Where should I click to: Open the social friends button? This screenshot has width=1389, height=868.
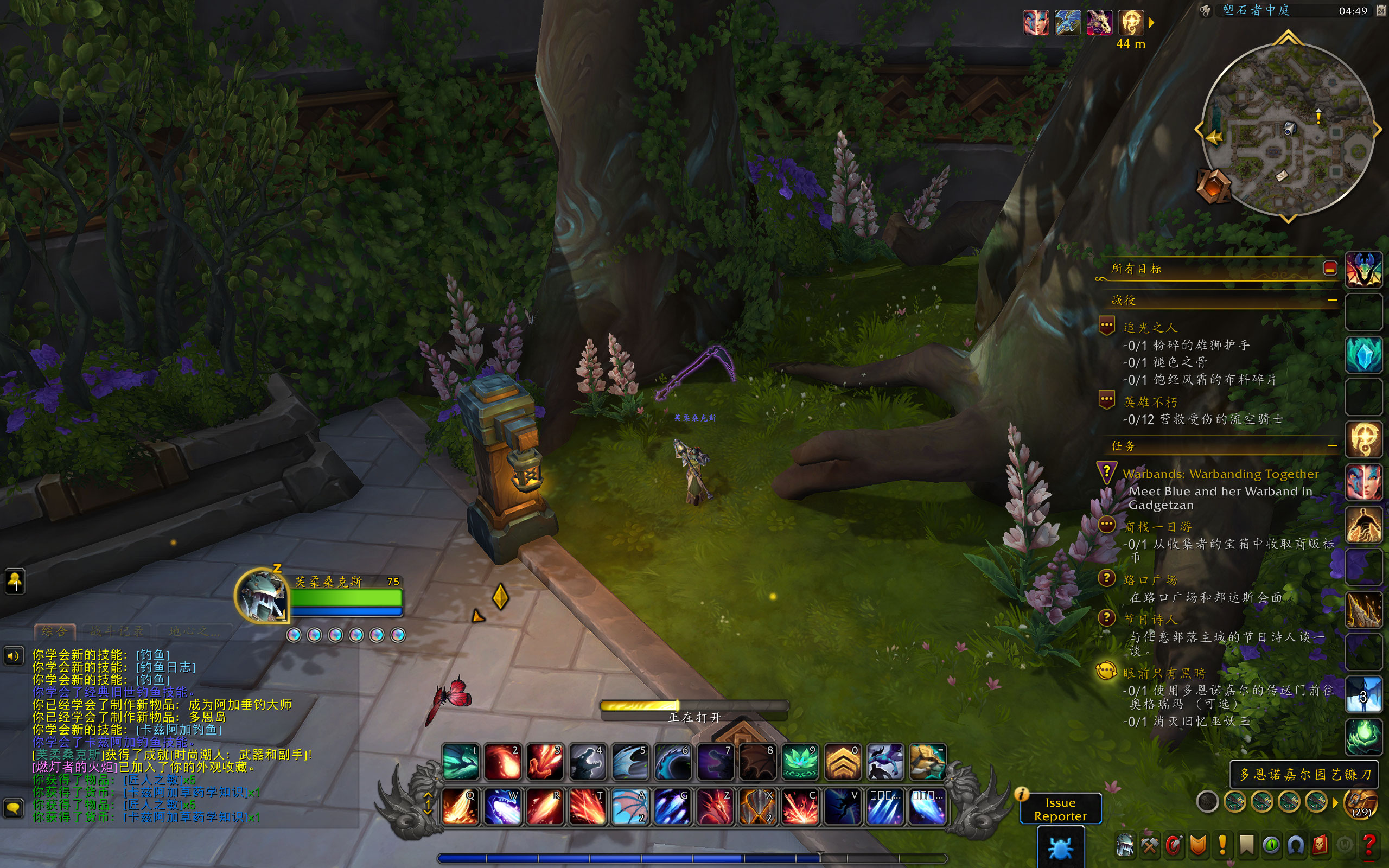coord(14,582)
